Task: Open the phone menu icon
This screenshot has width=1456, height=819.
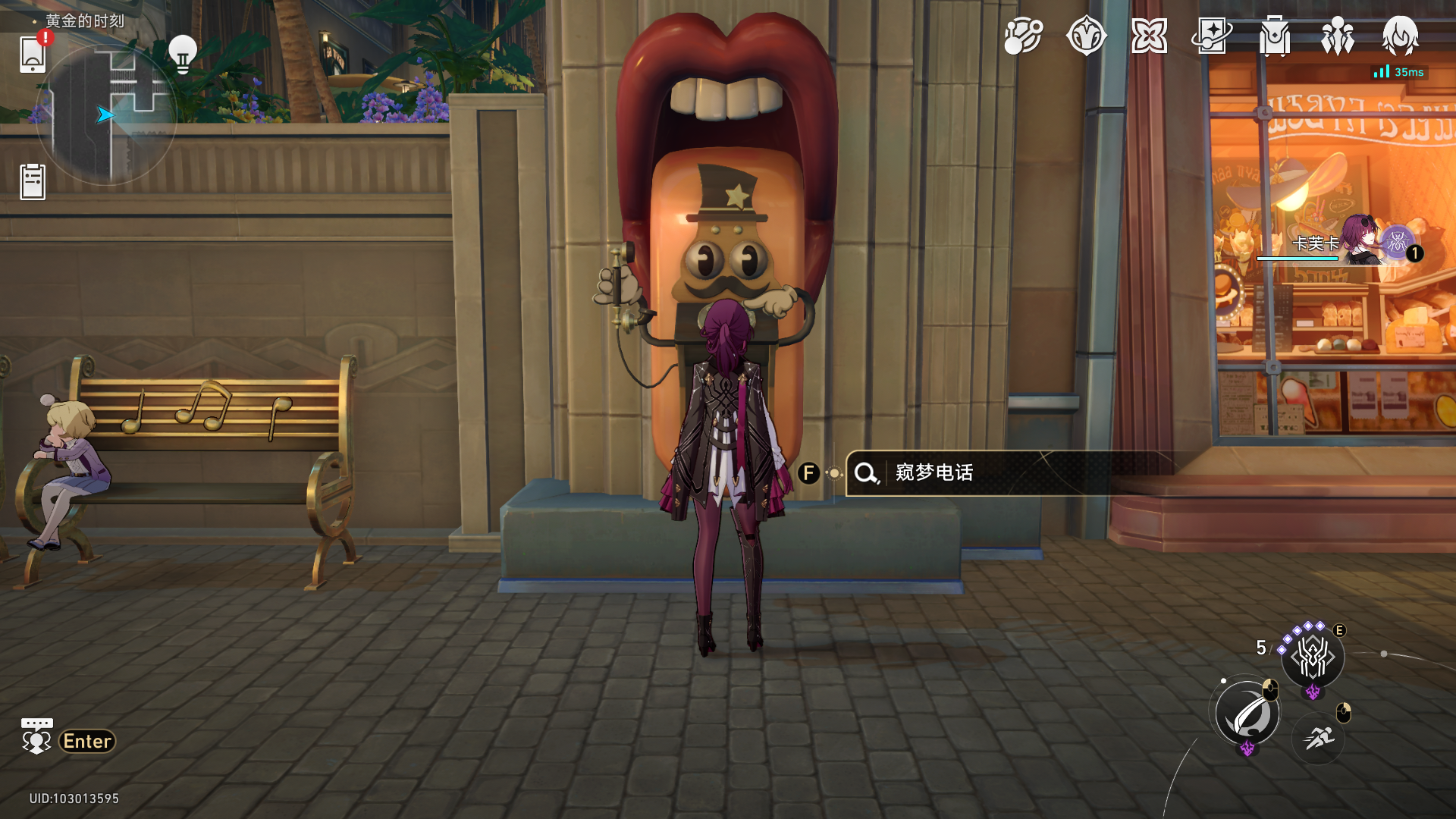Action: (33, 55)
